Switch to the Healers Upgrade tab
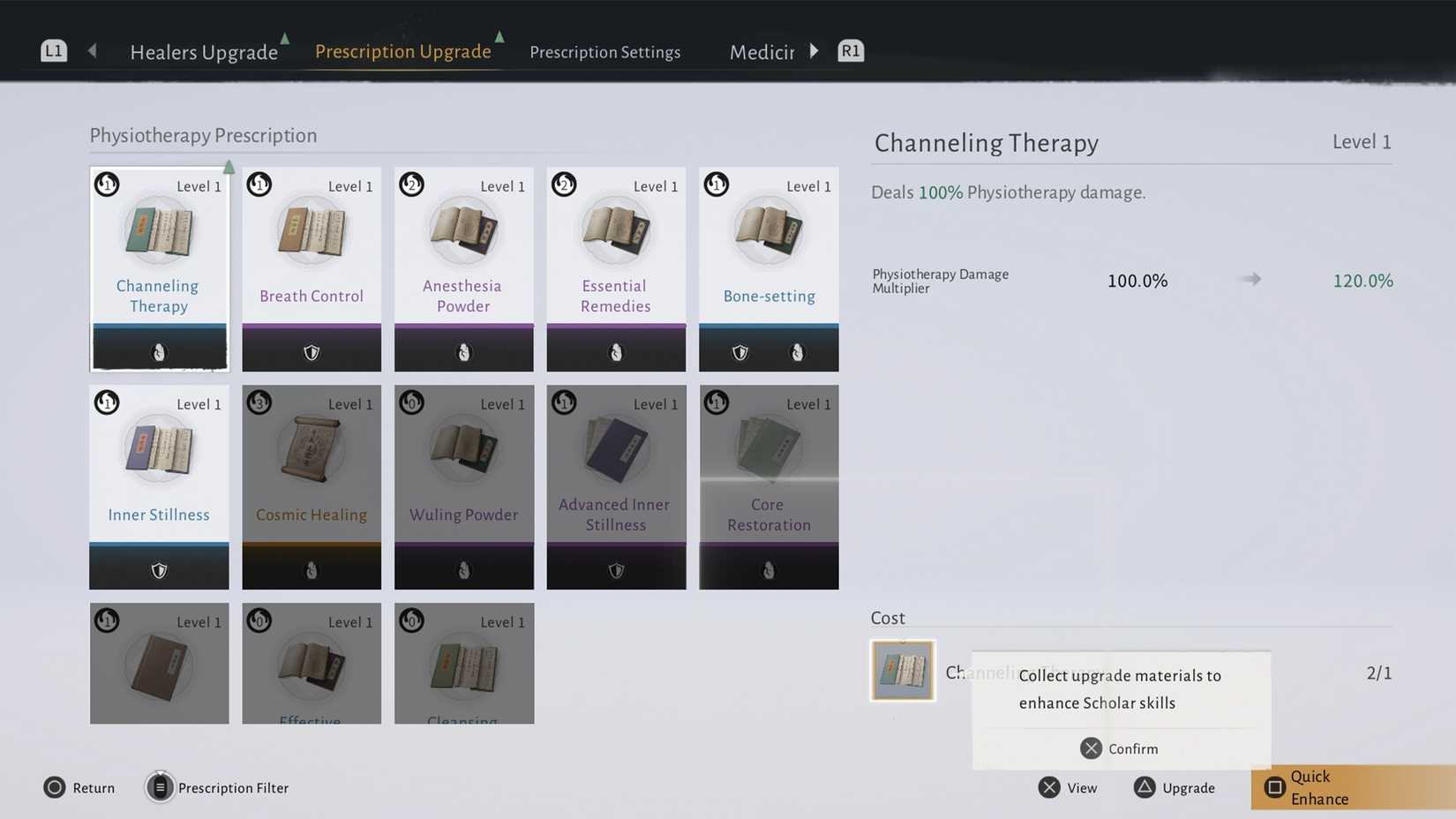 [204, 51]
